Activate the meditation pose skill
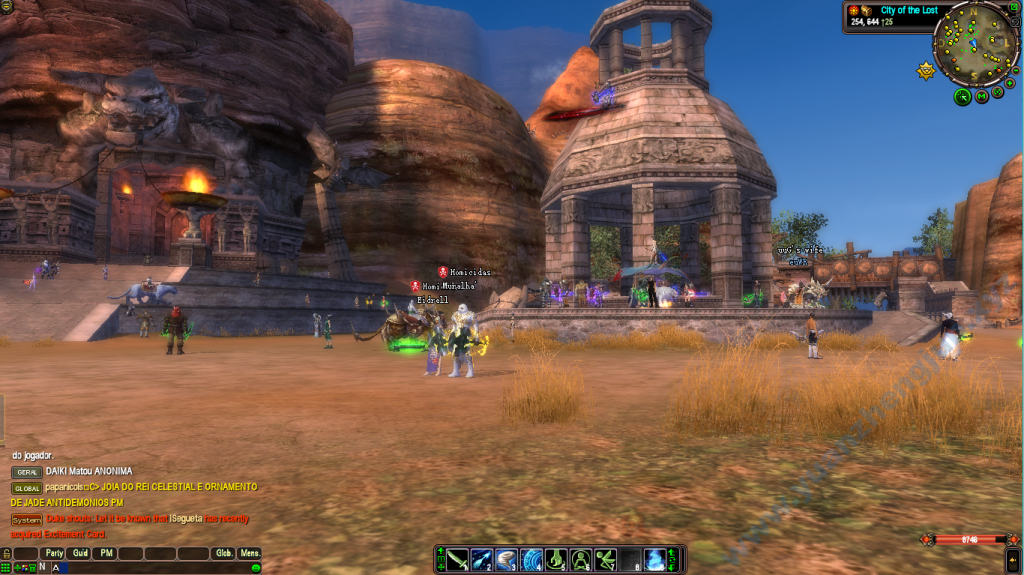The width and height of the screenshot is (1024, 575). click(x=580, y=559)
